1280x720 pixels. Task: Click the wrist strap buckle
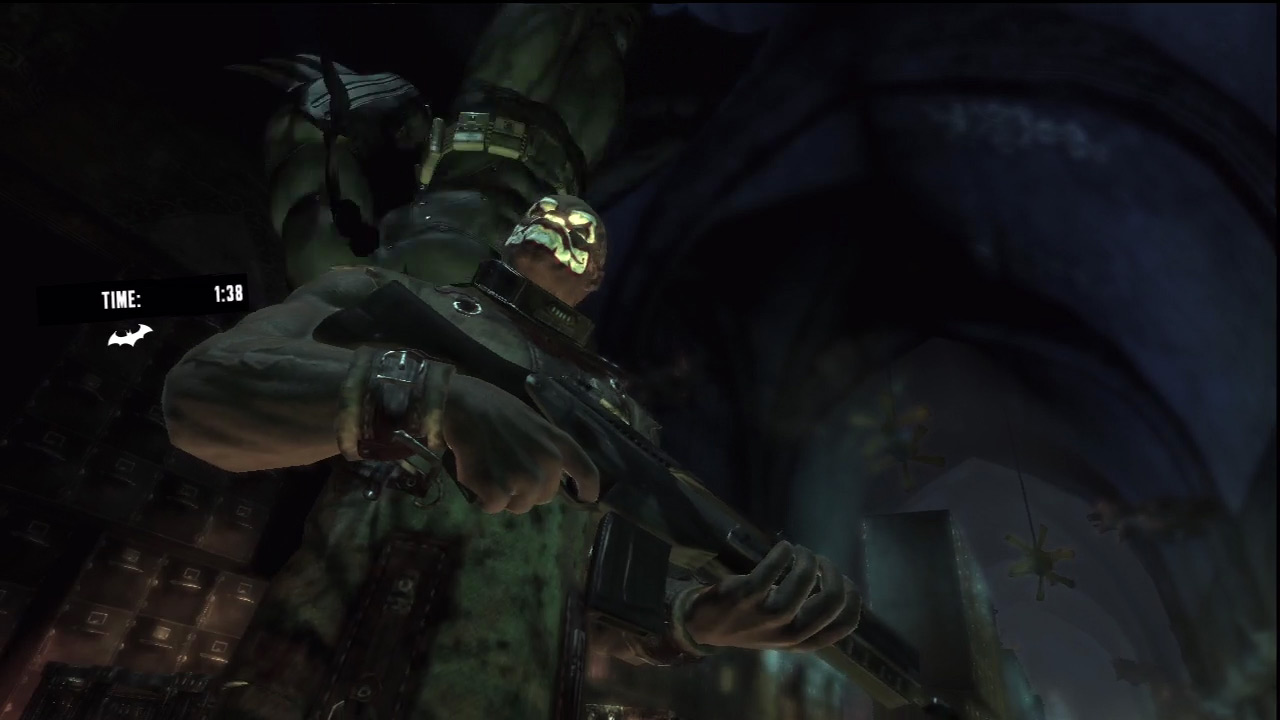coord(400,365)
